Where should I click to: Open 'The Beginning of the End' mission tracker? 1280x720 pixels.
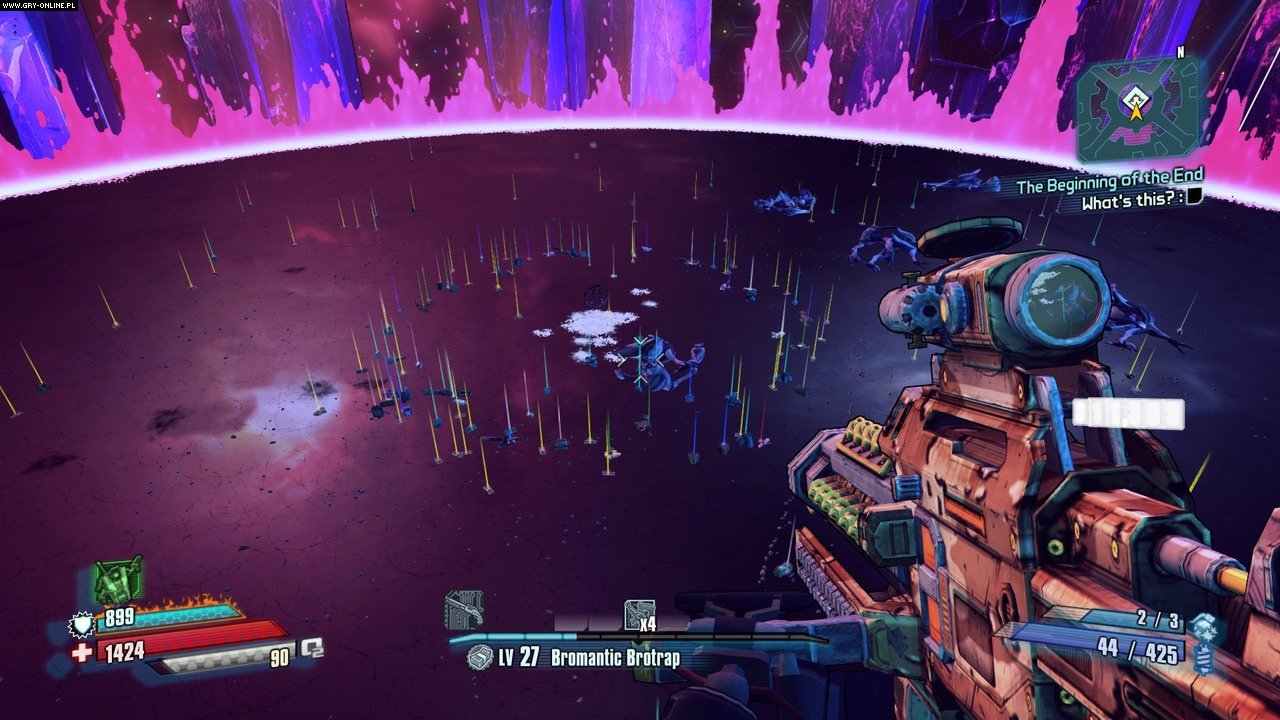[x=1109, y=181]
